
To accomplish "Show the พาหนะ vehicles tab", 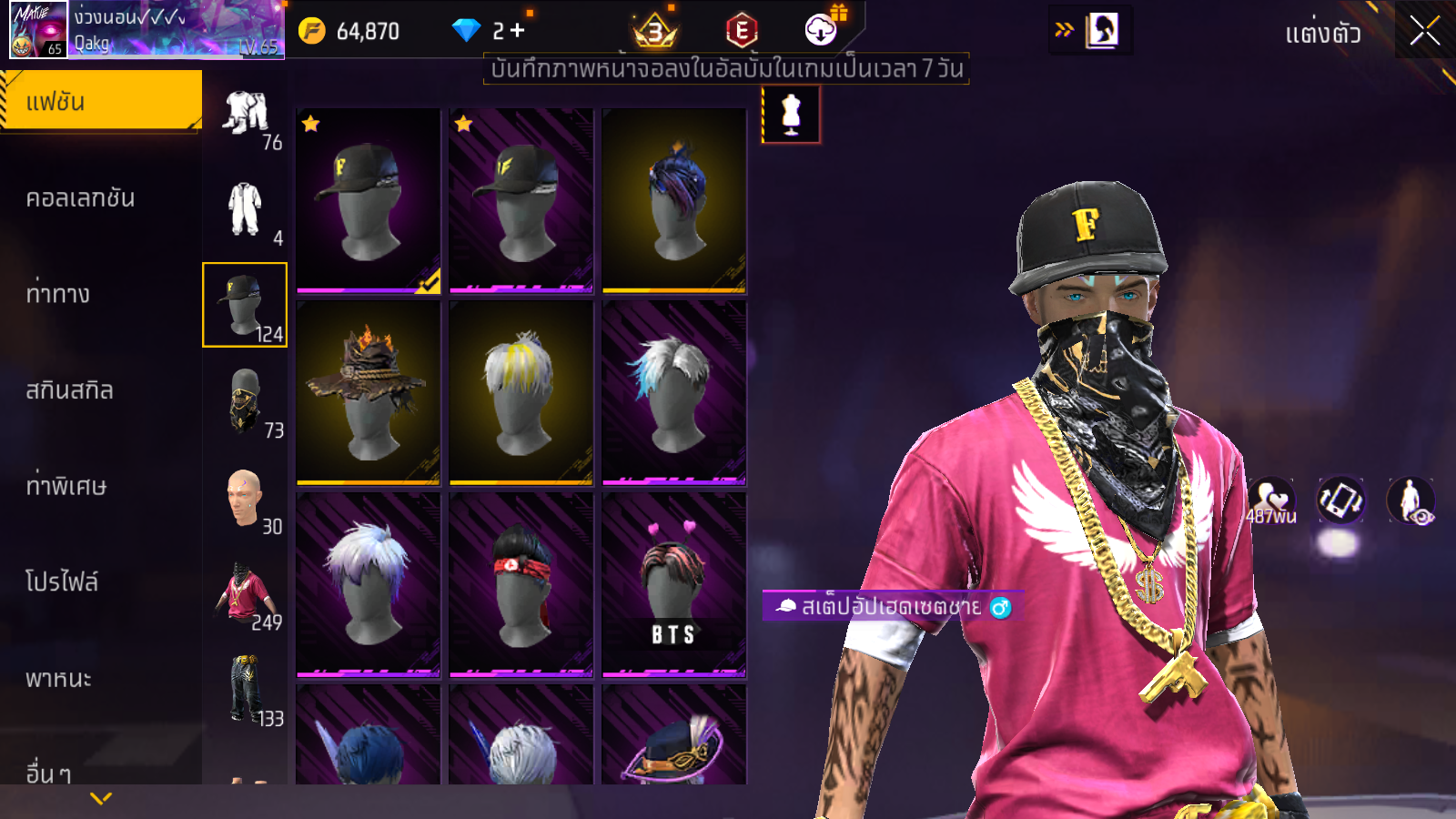I will [59, 679].
